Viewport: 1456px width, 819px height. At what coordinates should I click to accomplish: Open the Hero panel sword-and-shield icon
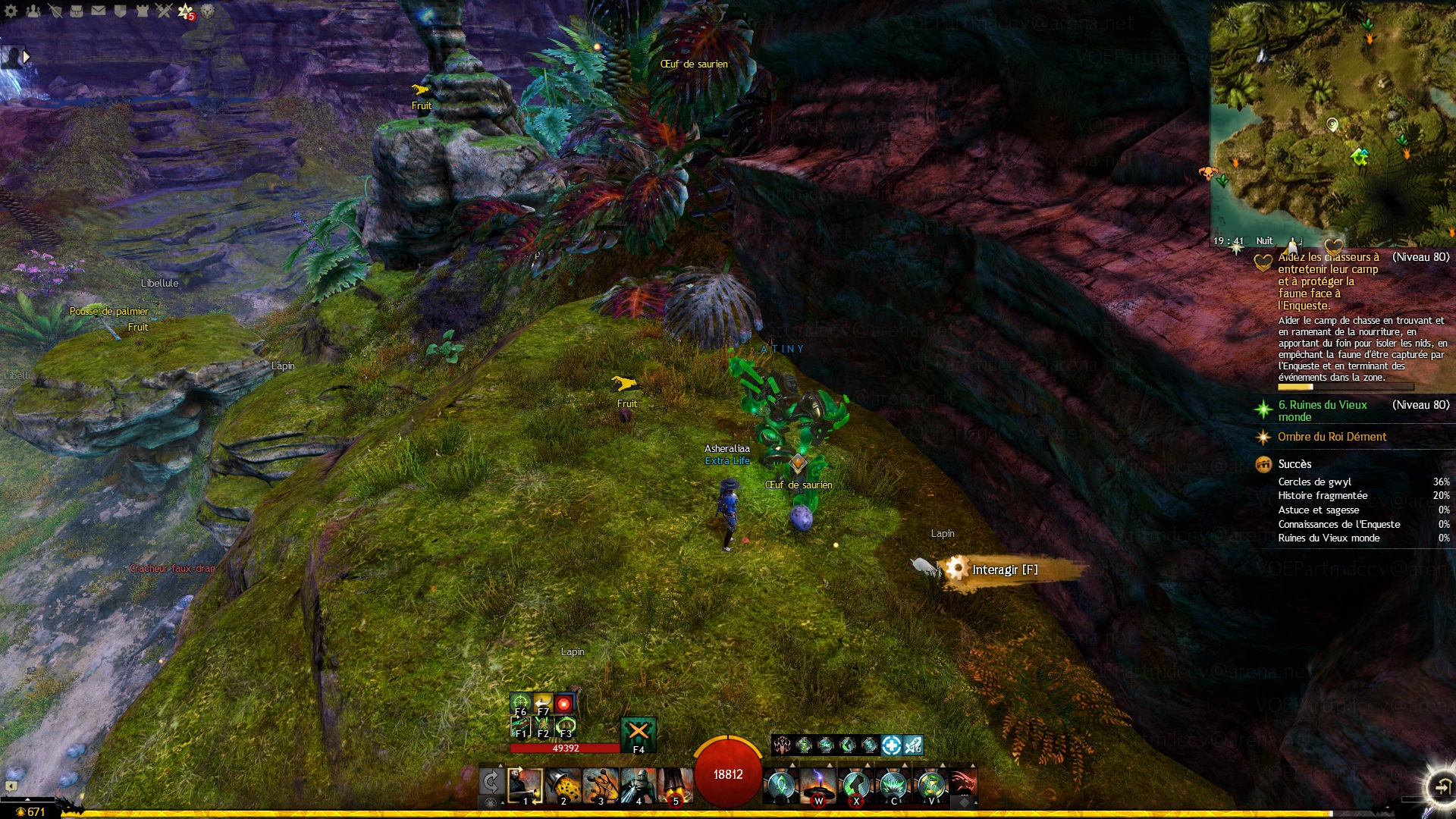click(x=55, y=11)
